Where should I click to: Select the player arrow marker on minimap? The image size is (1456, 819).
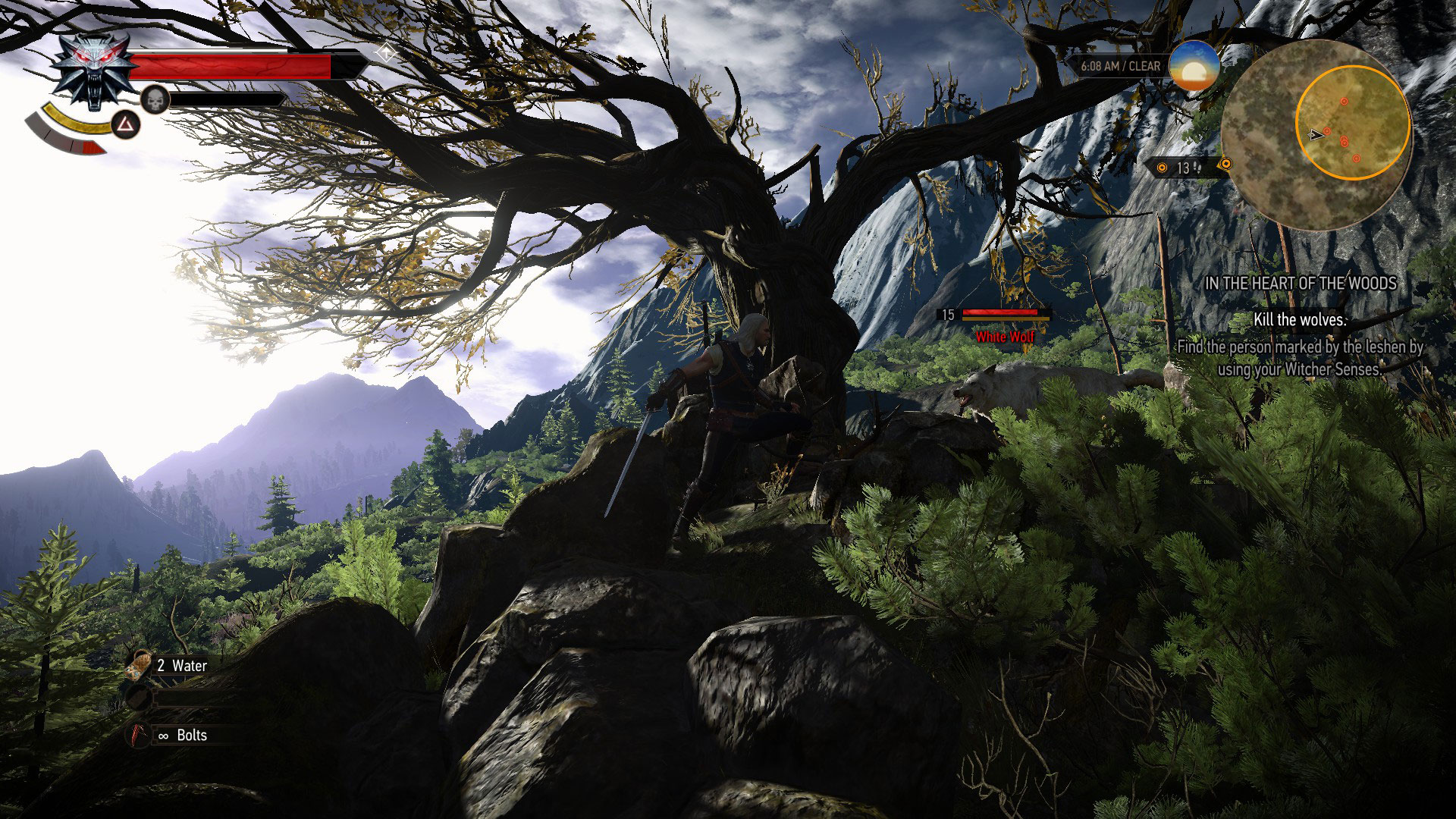[1315, 135]
